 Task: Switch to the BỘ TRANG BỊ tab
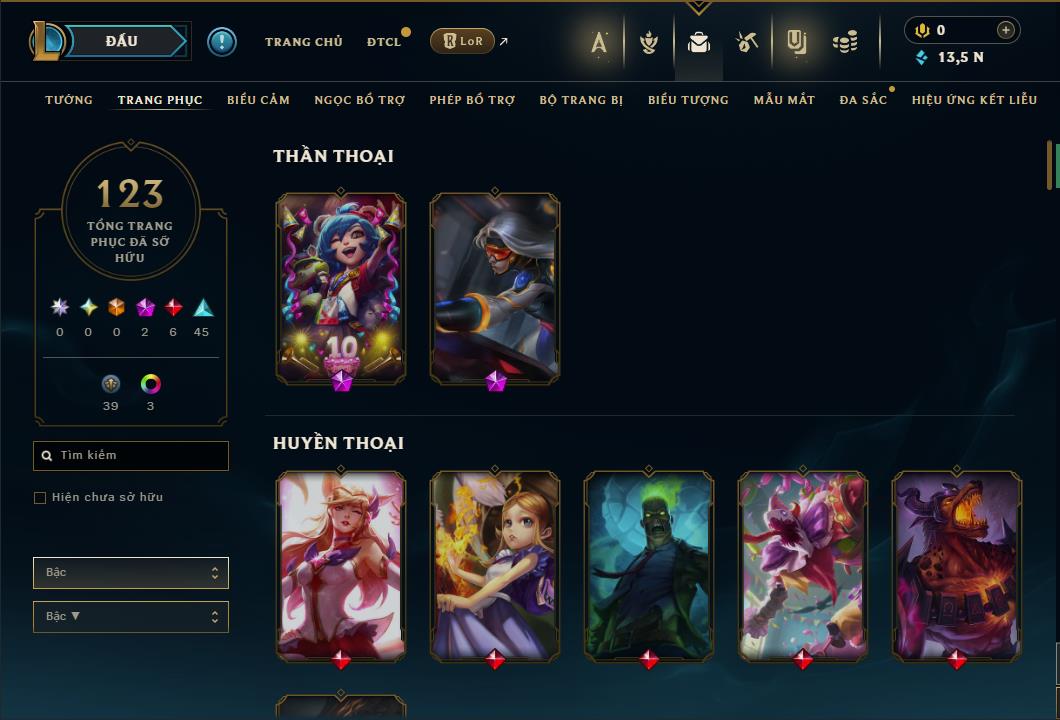[581, 100]
